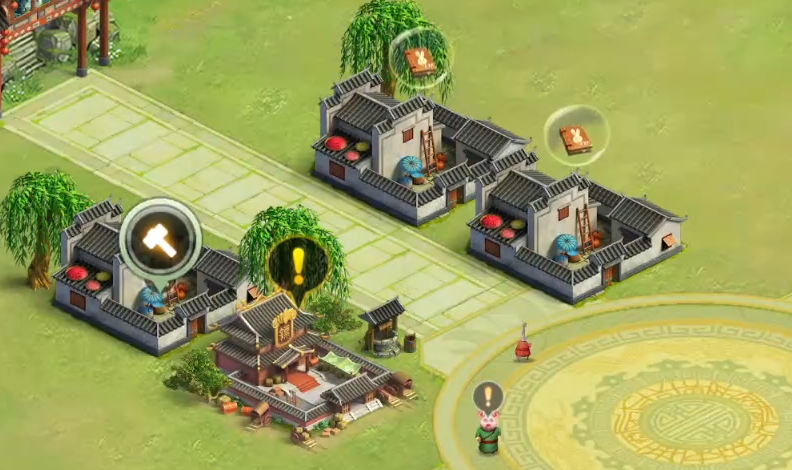
Task: Collect the rabbit book bubble overlapping the willow tree
Action: [420, 60]
